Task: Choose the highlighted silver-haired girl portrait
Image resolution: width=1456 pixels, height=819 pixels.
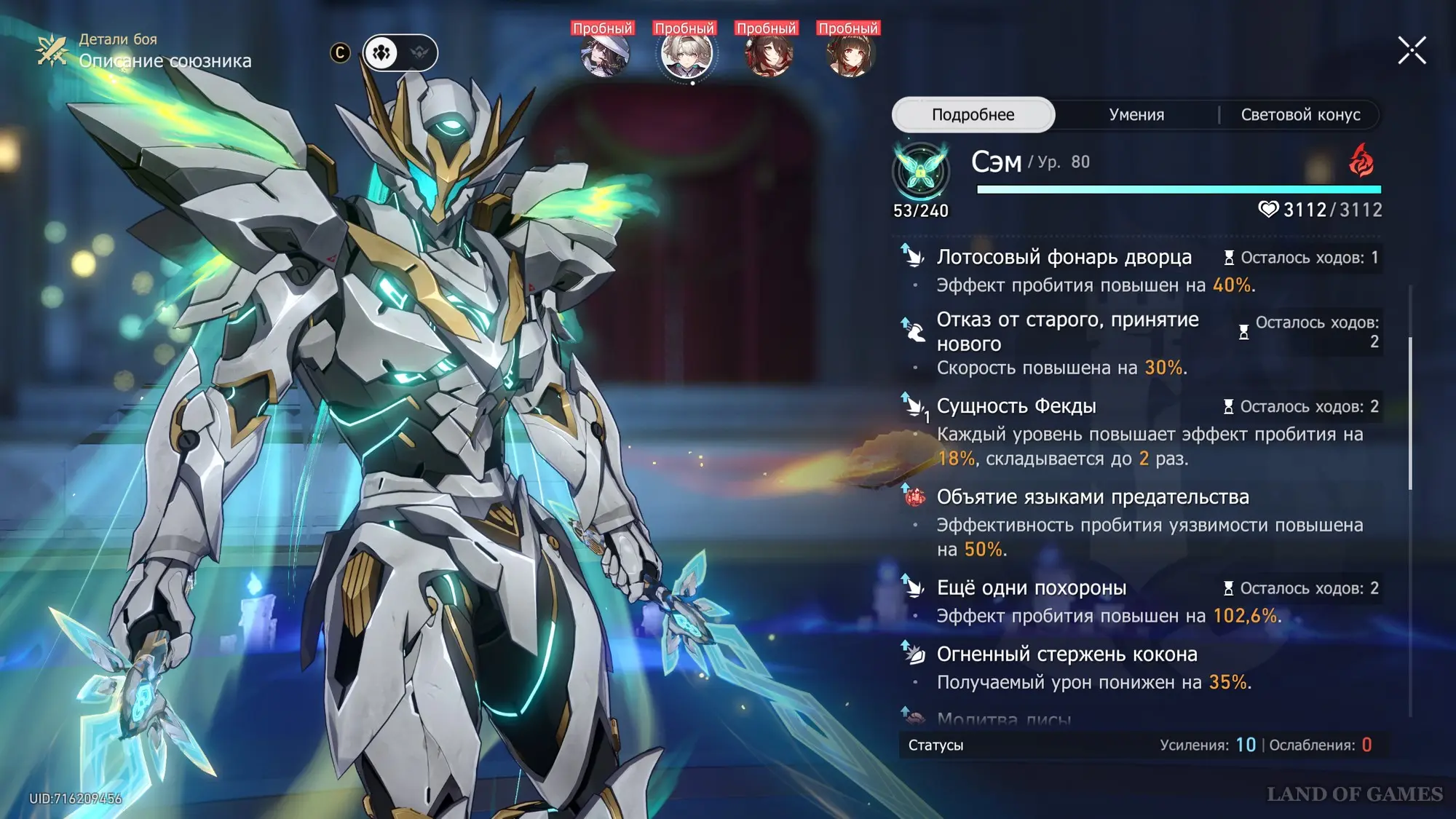Action: [686, 55]
